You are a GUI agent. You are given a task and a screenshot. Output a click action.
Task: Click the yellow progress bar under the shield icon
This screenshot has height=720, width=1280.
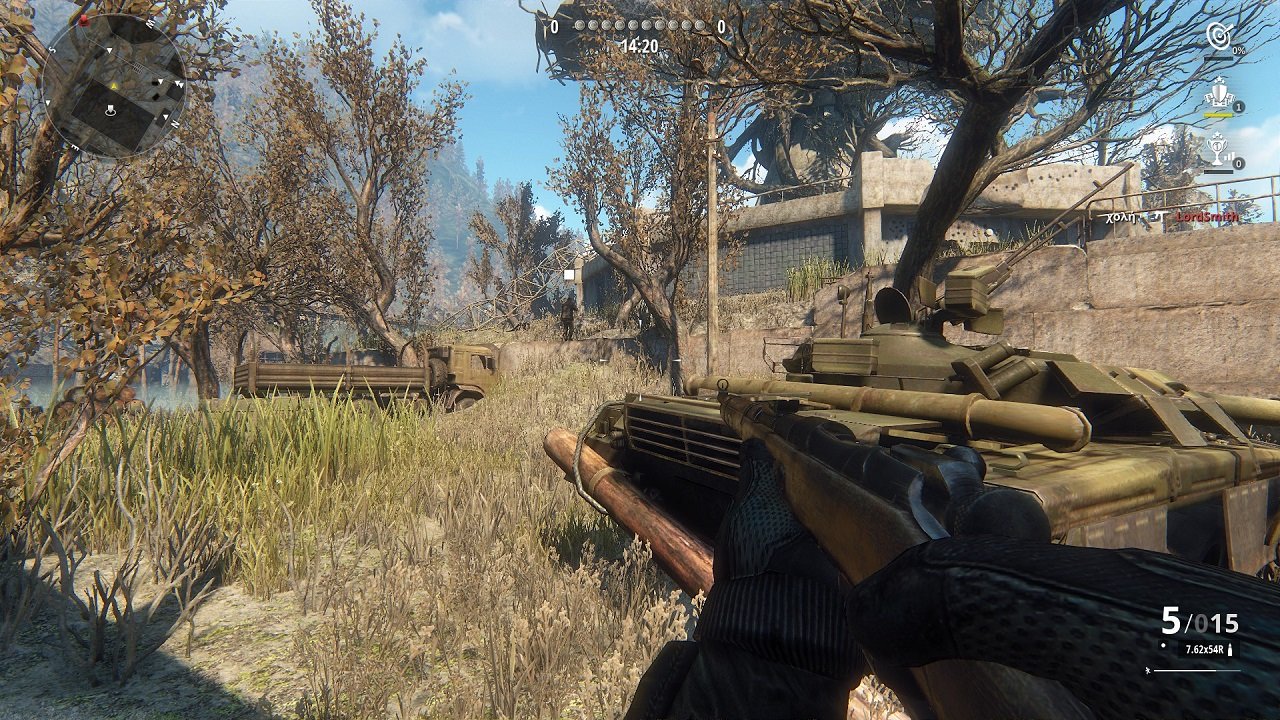1219,115
